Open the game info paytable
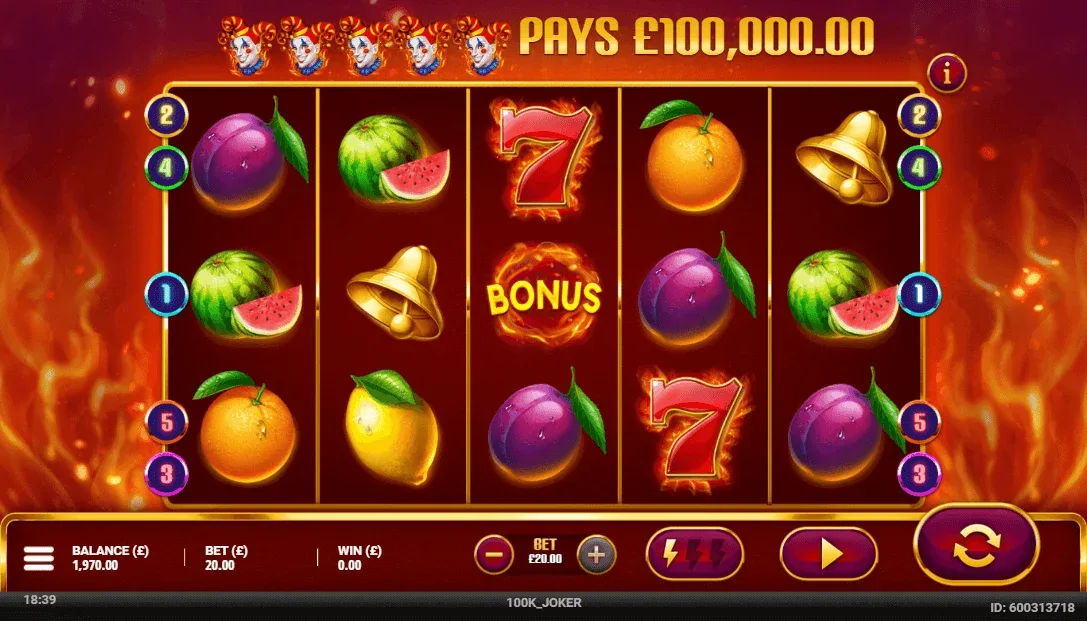This screenshot has width=1087, height=621. (x=946, y=73)
